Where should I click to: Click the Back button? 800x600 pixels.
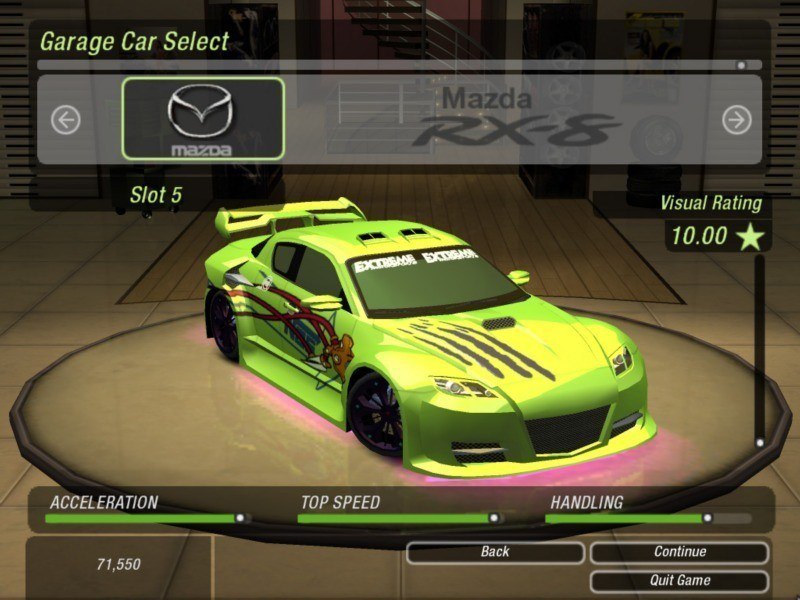point(495,552)
